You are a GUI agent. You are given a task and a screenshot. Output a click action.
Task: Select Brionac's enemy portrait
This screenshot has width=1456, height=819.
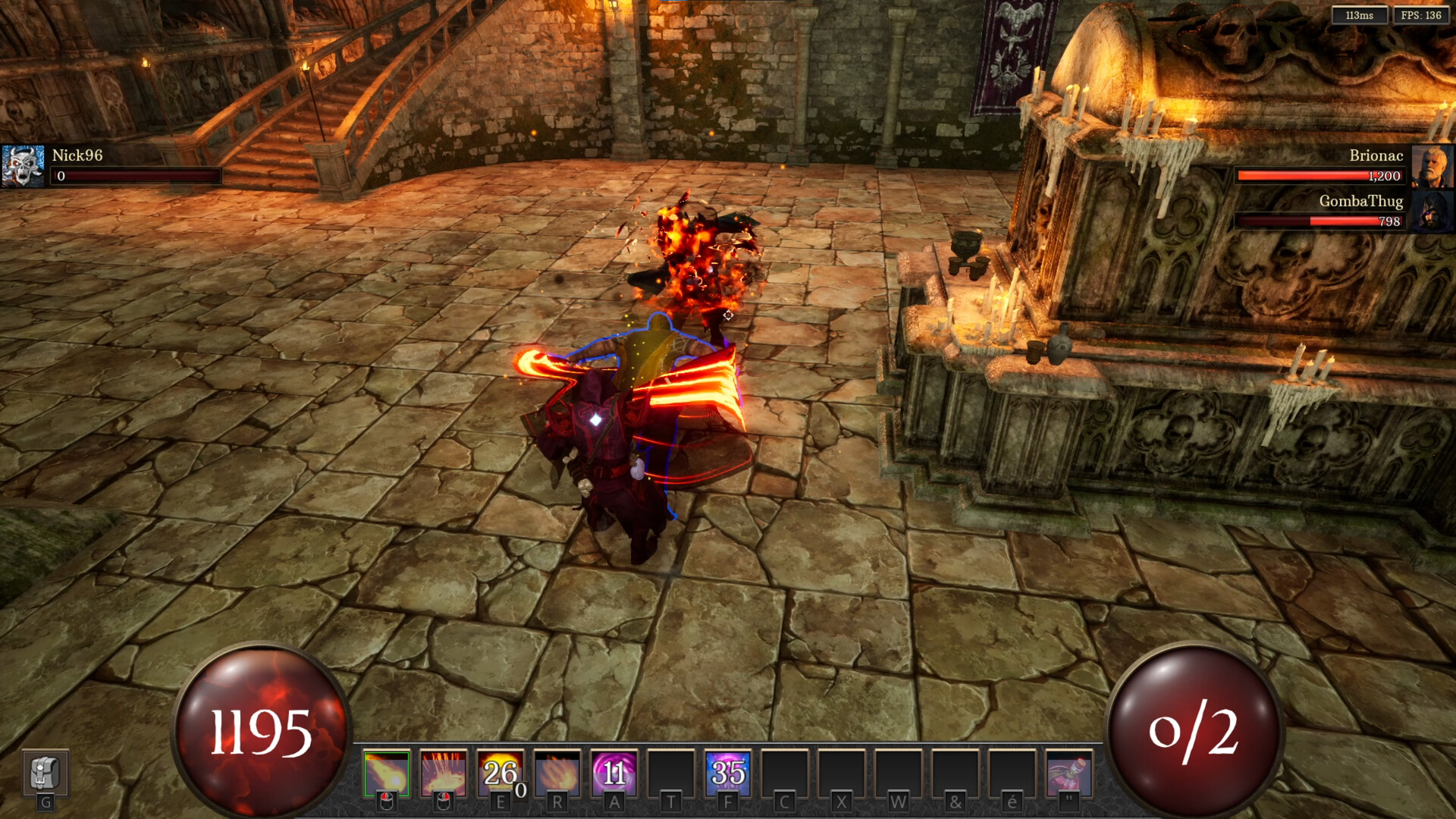1433,165
